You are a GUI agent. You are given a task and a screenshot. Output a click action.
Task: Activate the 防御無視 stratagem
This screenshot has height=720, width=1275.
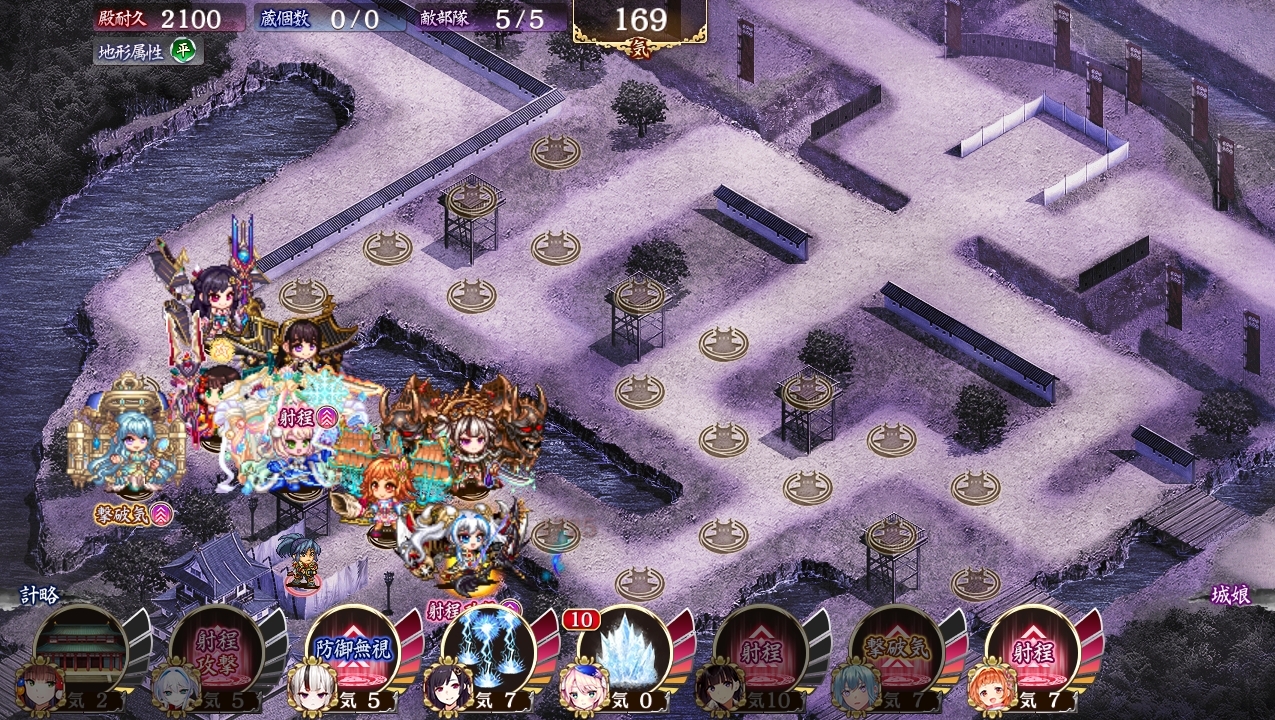click(352, 648)
